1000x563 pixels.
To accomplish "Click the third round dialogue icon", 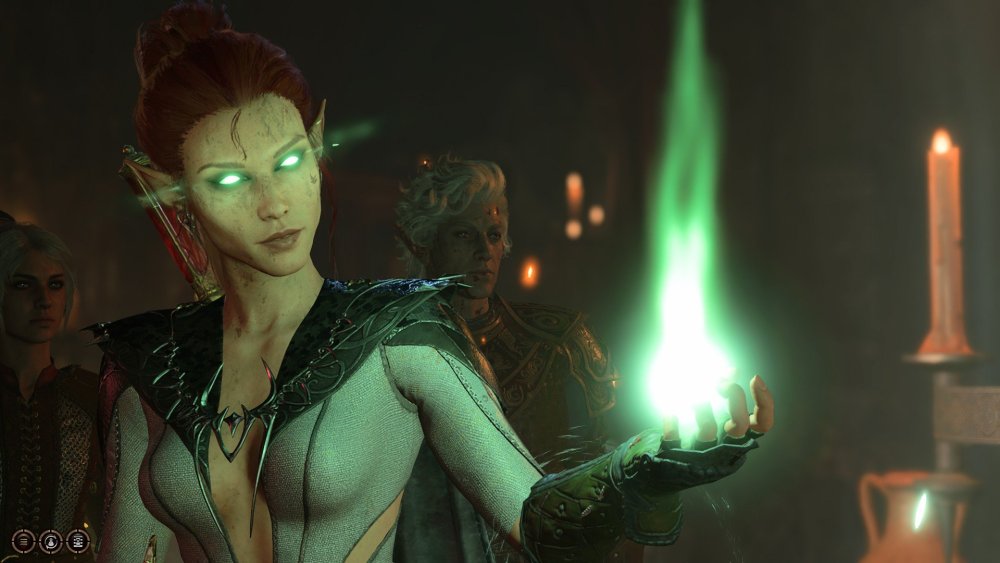I will pos(77,541).
